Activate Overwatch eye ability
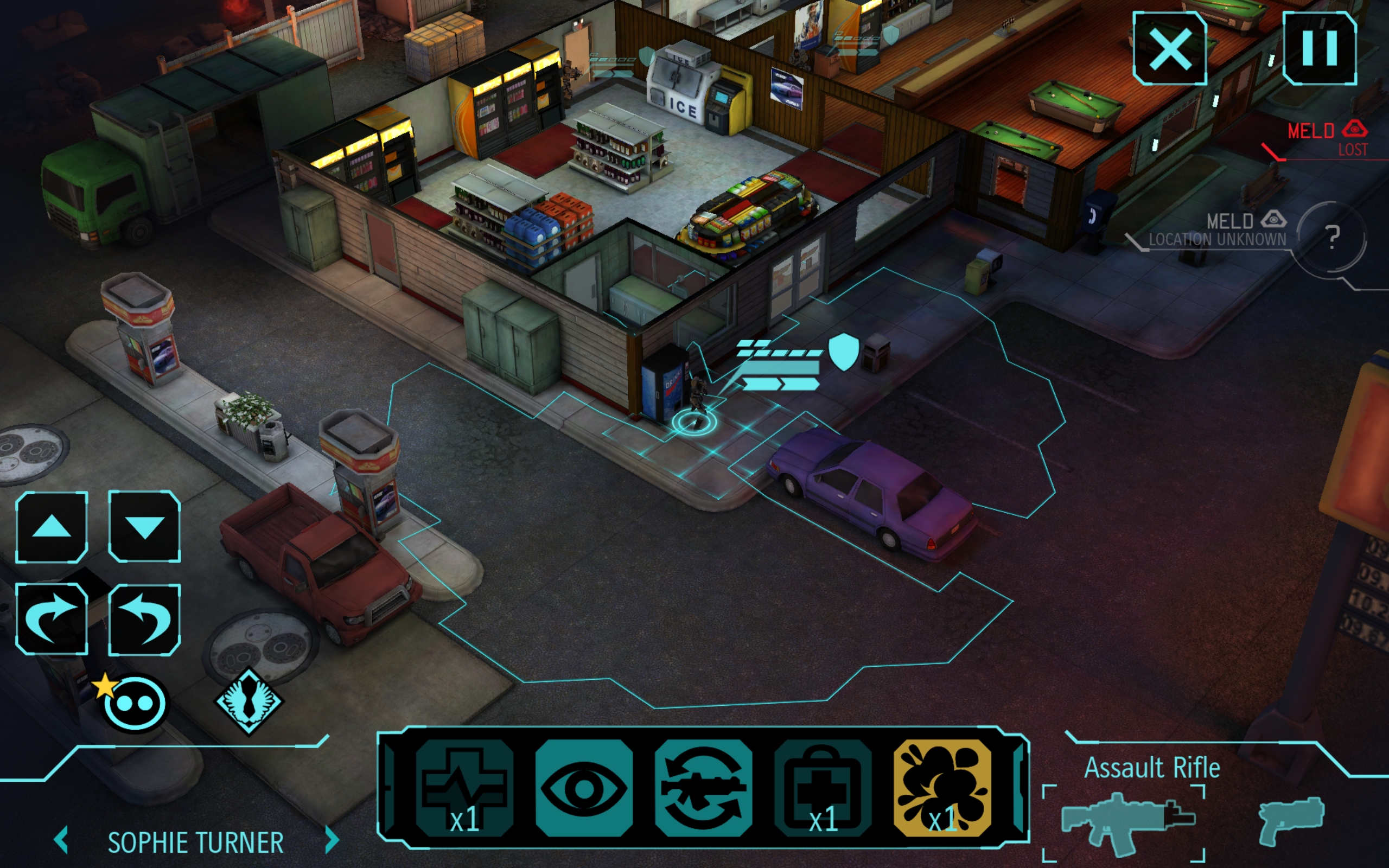Image resolution: width=1389 pixels, height=868 pixels. tap(584, 788)
